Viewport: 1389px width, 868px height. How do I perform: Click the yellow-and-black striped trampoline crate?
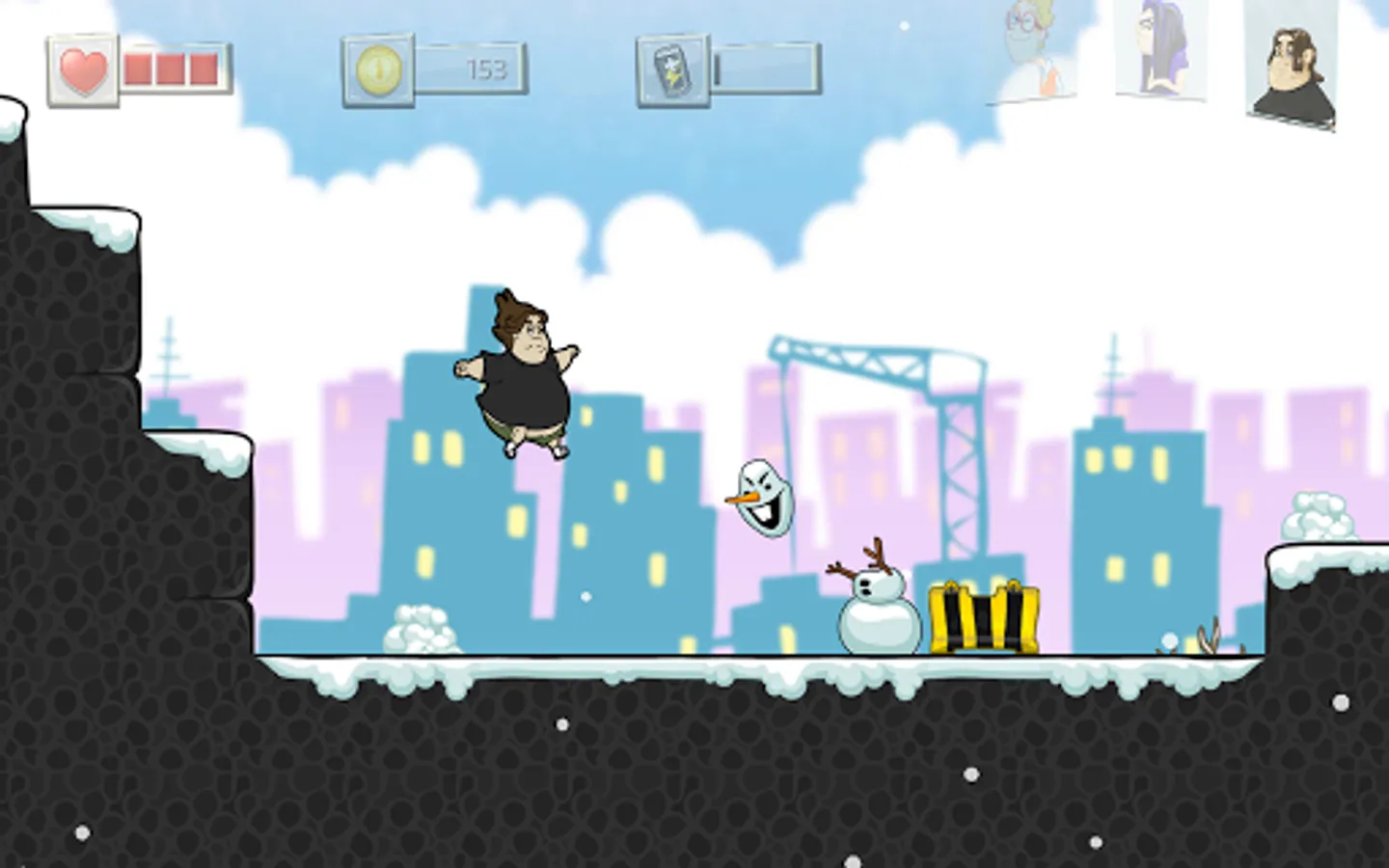click(984, 617)
